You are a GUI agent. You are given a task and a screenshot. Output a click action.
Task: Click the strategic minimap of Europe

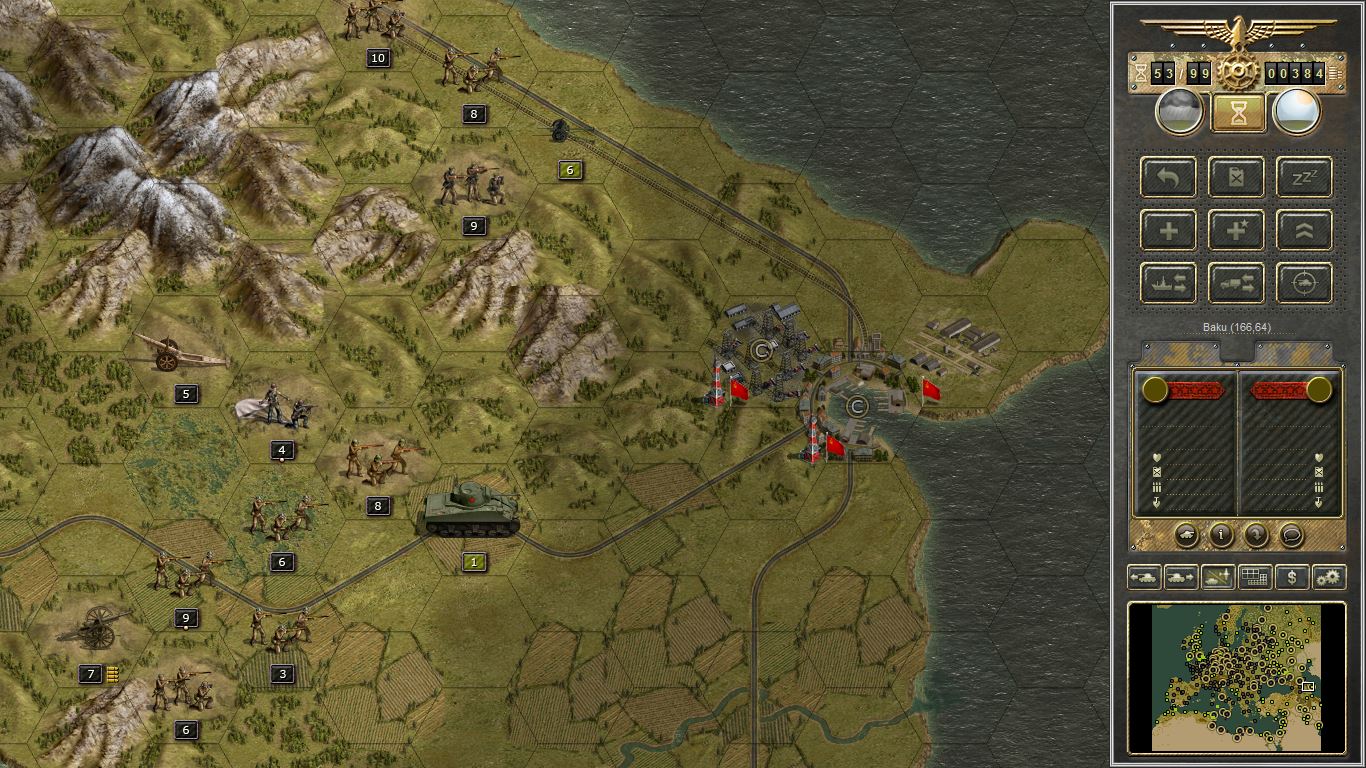point(1240,680)
